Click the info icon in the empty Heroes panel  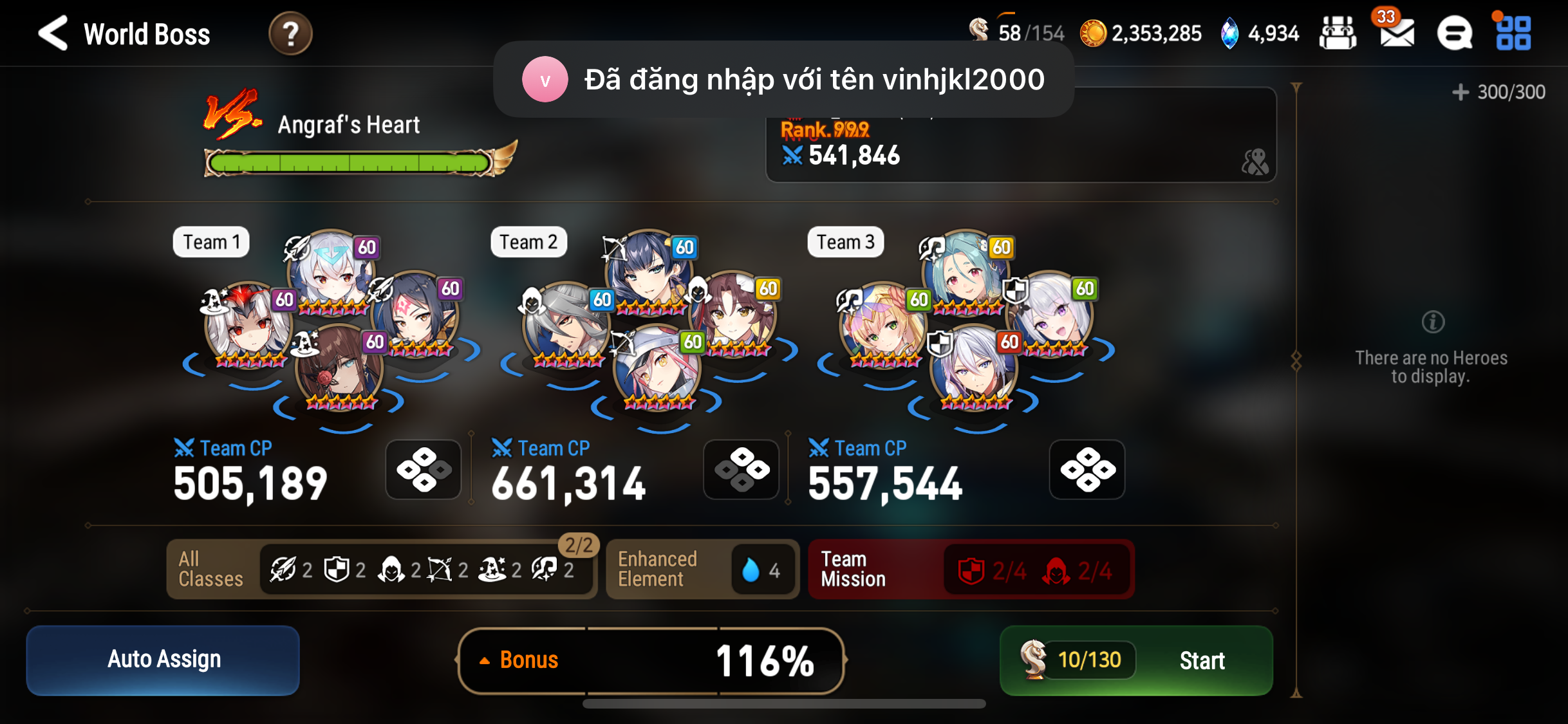[1434, 322]
